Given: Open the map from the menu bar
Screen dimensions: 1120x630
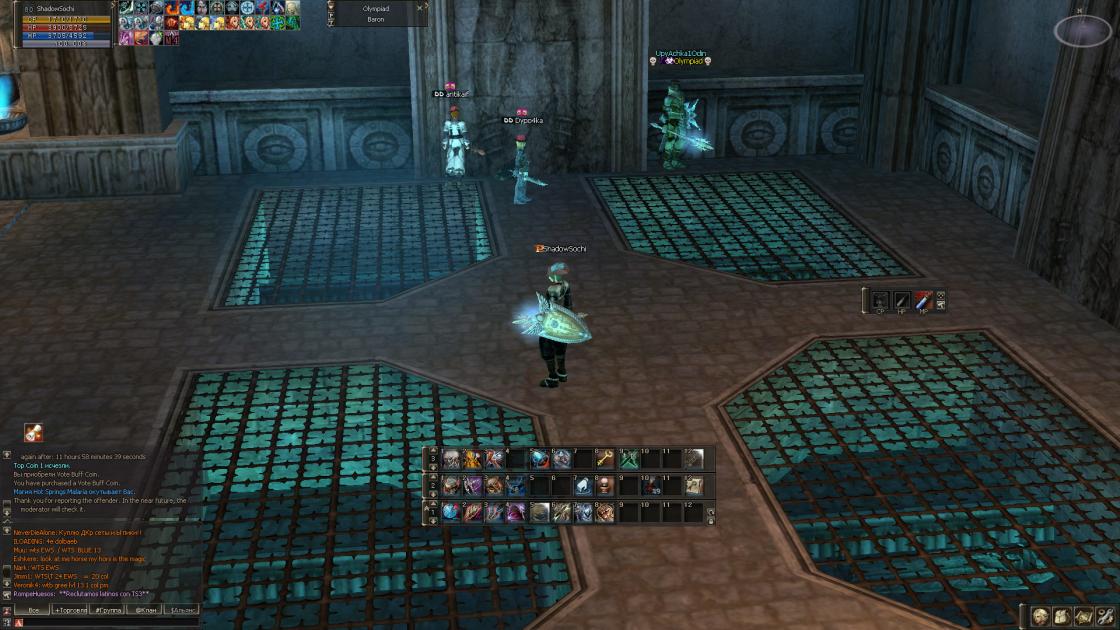Looking at the screenshot, I should [x=1083, y=617].
